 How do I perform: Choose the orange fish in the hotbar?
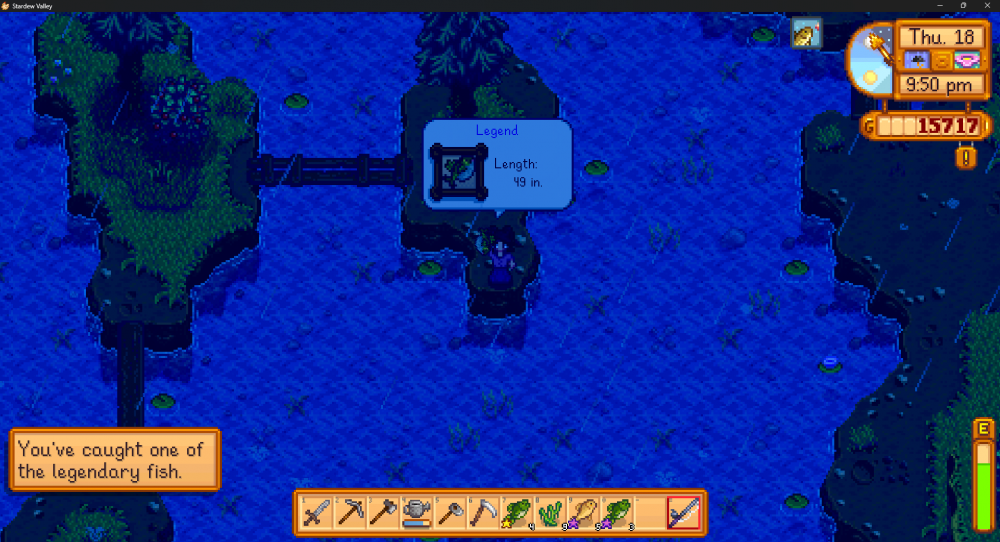point(584,513)
